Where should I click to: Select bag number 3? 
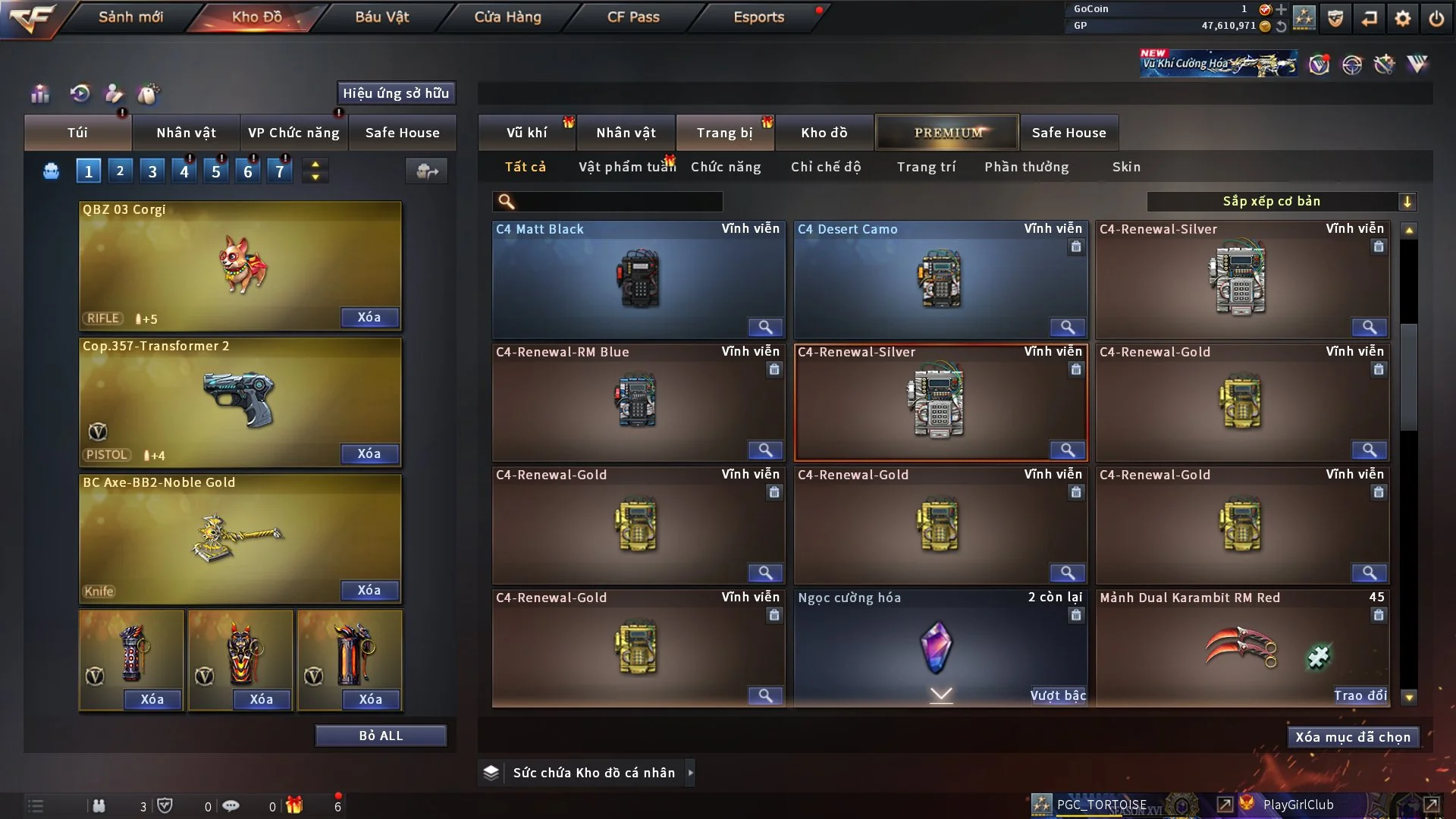[x=152, y=171]
